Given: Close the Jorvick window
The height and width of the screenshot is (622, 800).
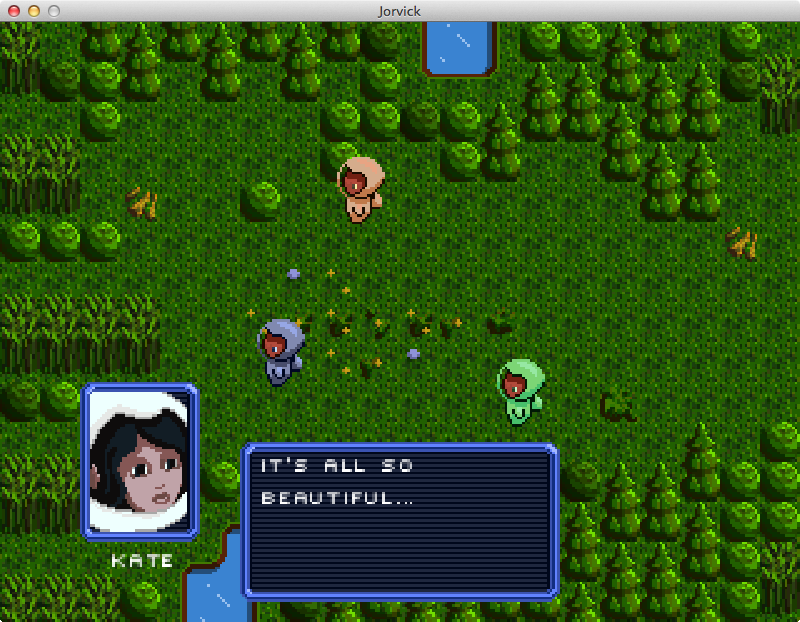Looking at the screenshot, I should pos(14,10).
